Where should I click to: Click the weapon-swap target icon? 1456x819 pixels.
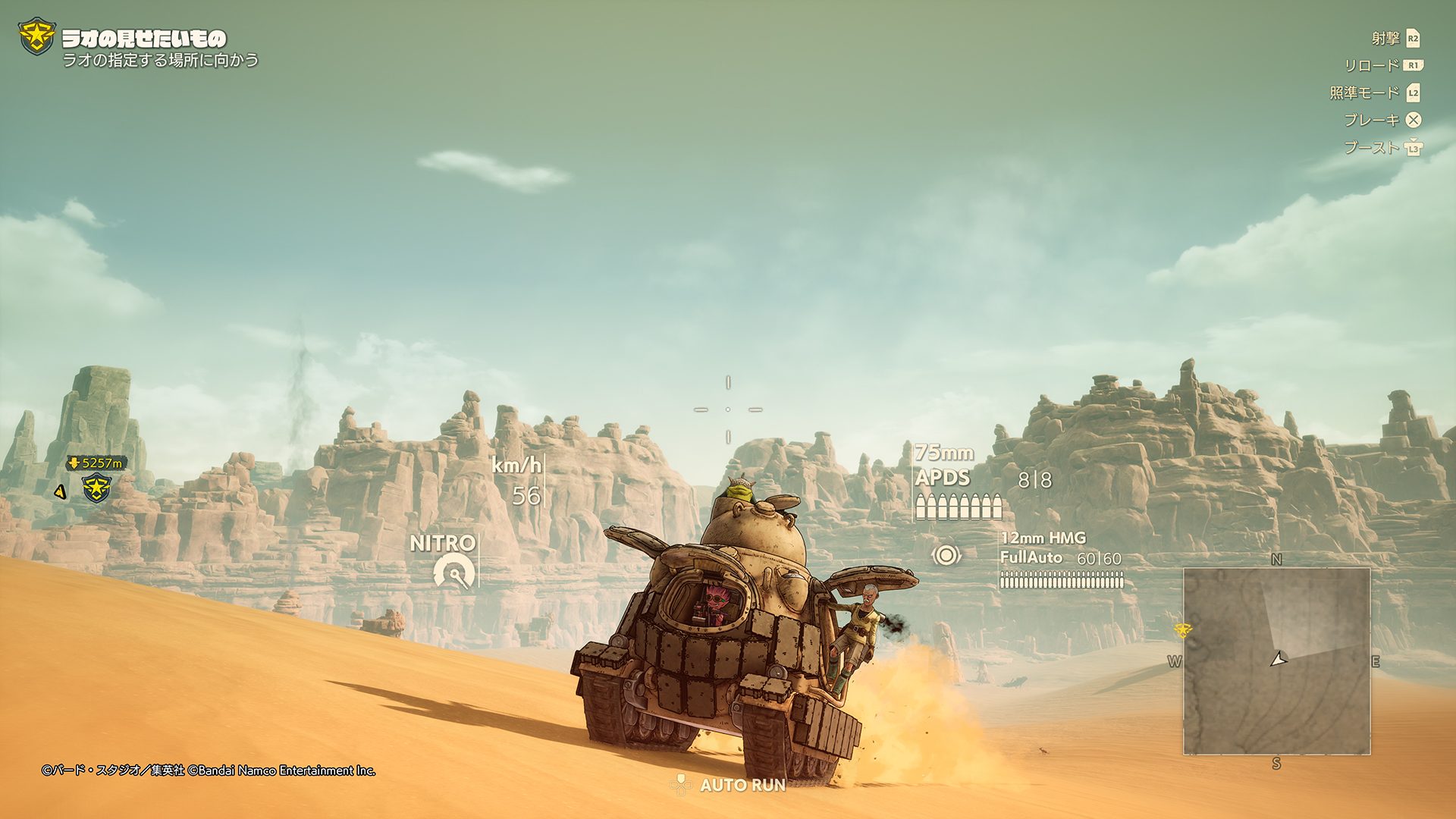[x=946, y=555]
